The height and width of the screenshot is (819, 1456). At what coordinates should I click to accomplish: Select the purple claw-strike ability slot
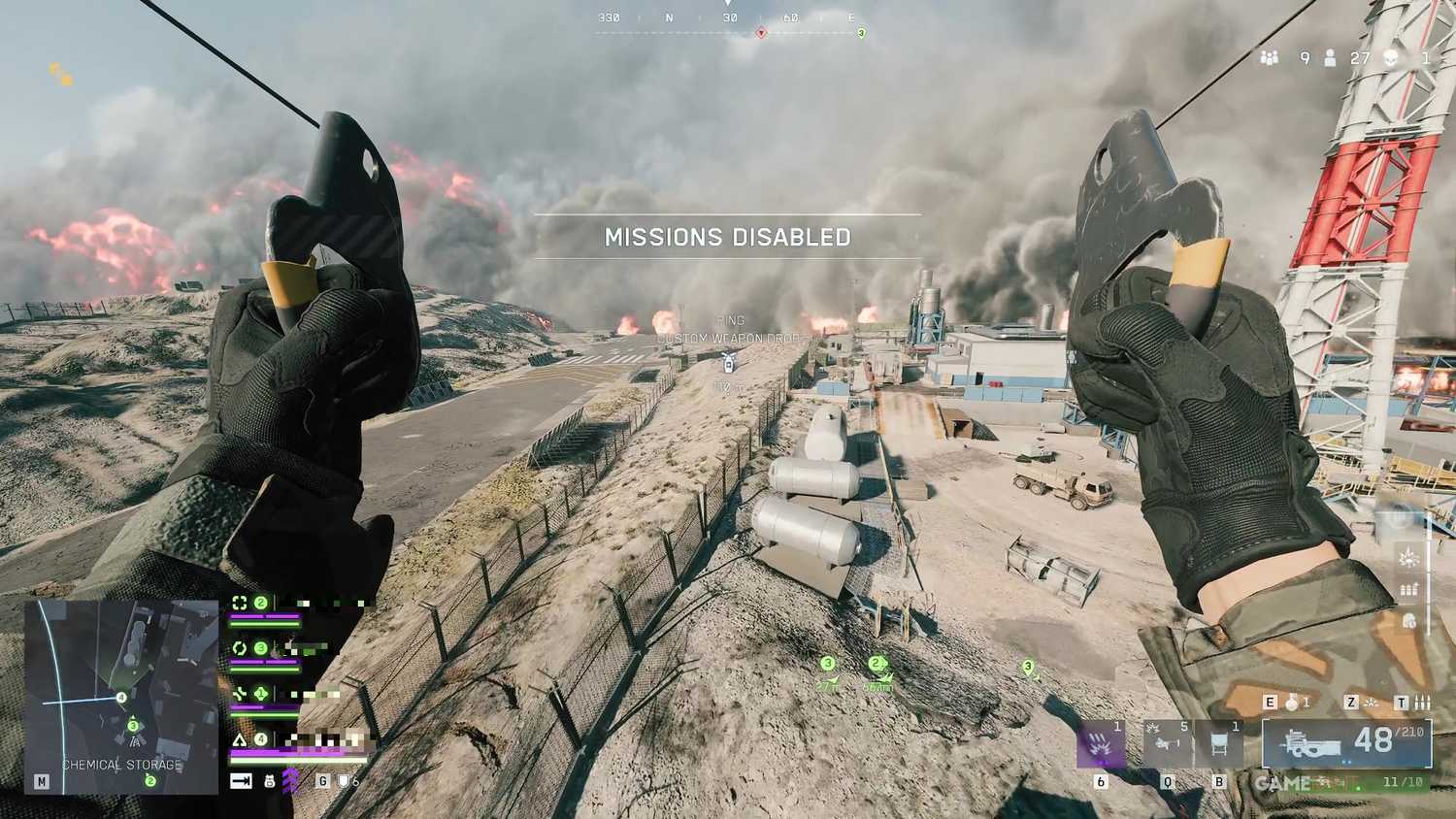(x=1101, y=744)
